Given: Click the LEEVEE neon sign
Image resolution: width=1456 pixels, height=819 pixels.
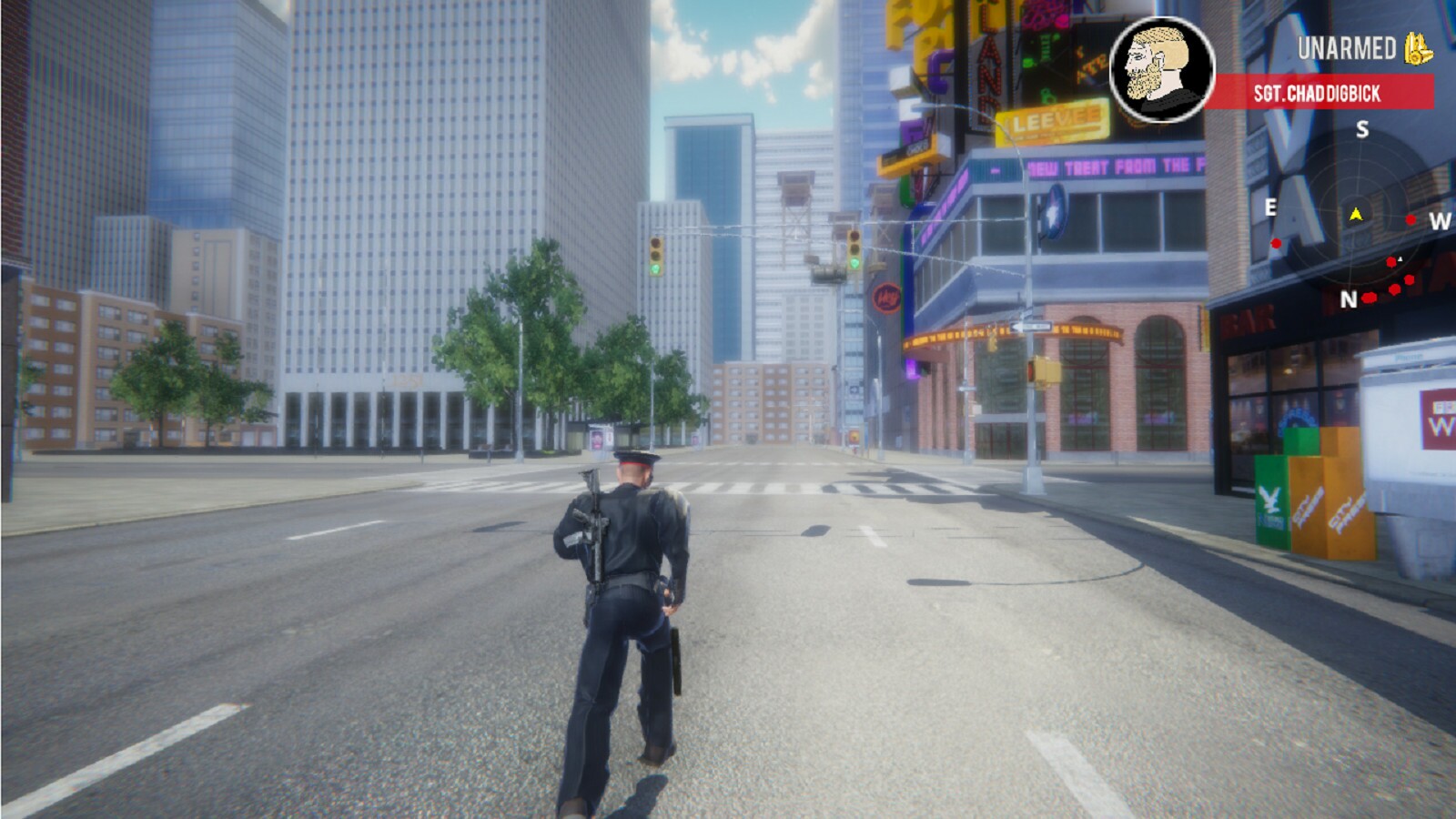Looking at the screenshot, I should [1055, 119].
